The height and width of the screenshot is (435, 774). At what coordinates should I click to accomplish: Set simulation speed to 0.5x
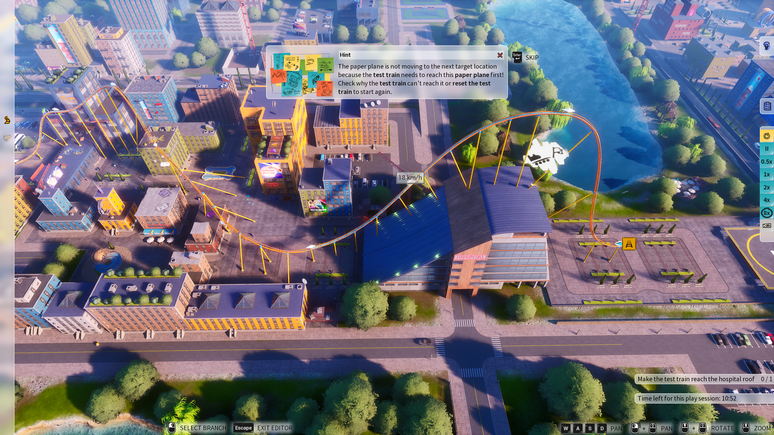(x=767, y=161)
